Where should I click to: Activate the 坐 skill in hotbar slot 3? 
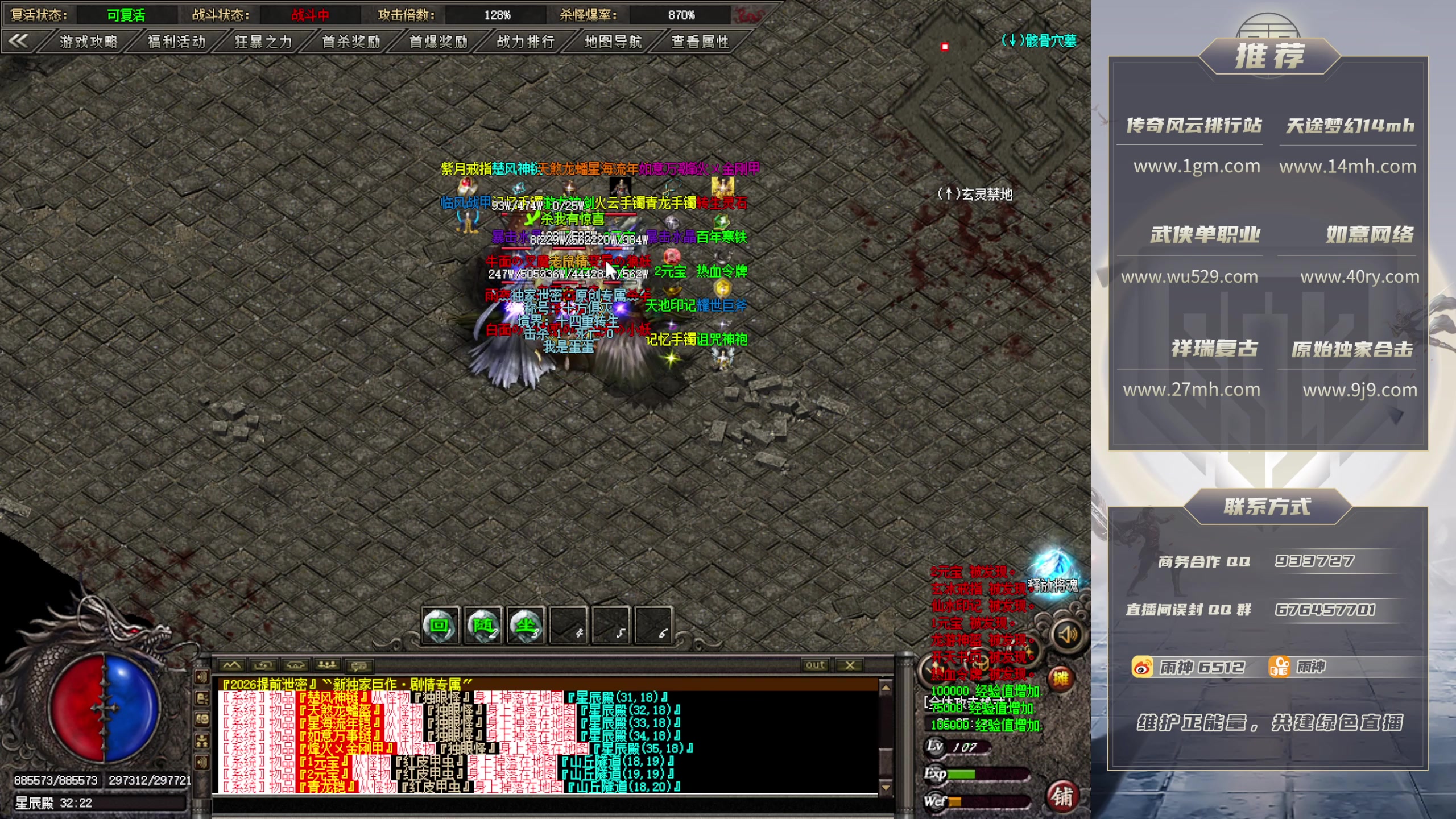click(526, 626)
